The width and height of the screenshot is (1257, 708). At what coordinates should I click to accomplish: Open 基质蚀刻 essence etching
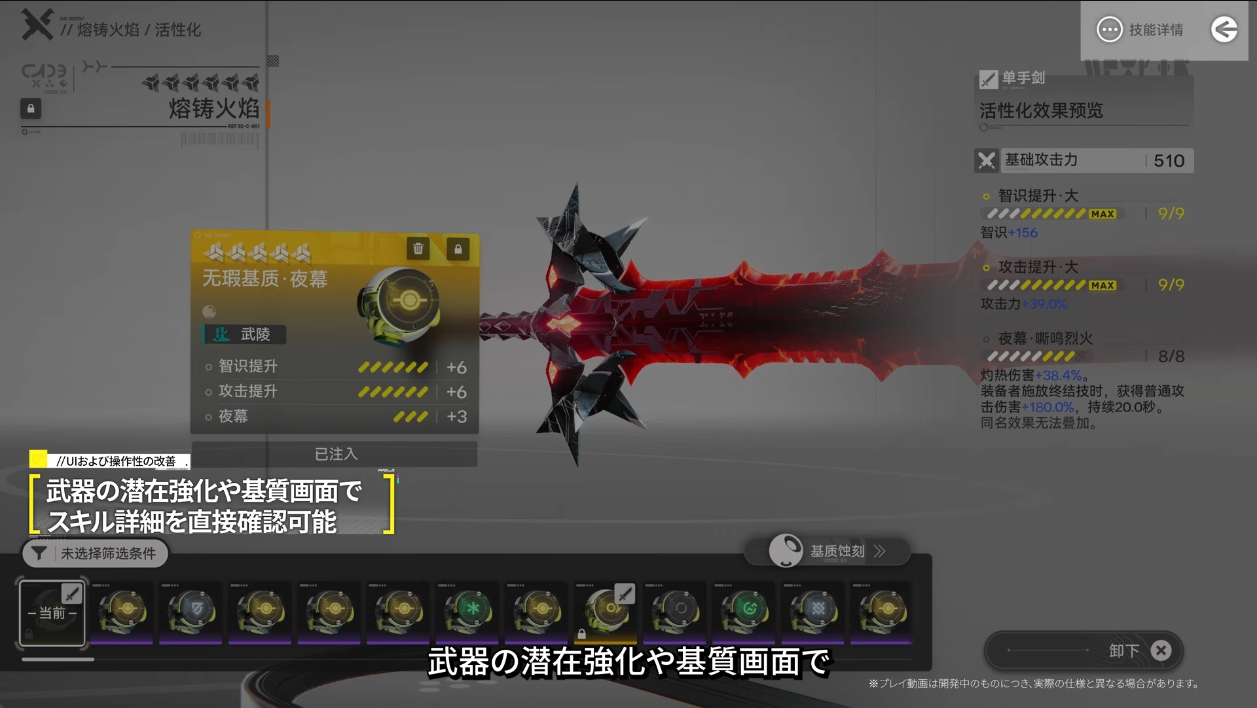pos(828,551)
